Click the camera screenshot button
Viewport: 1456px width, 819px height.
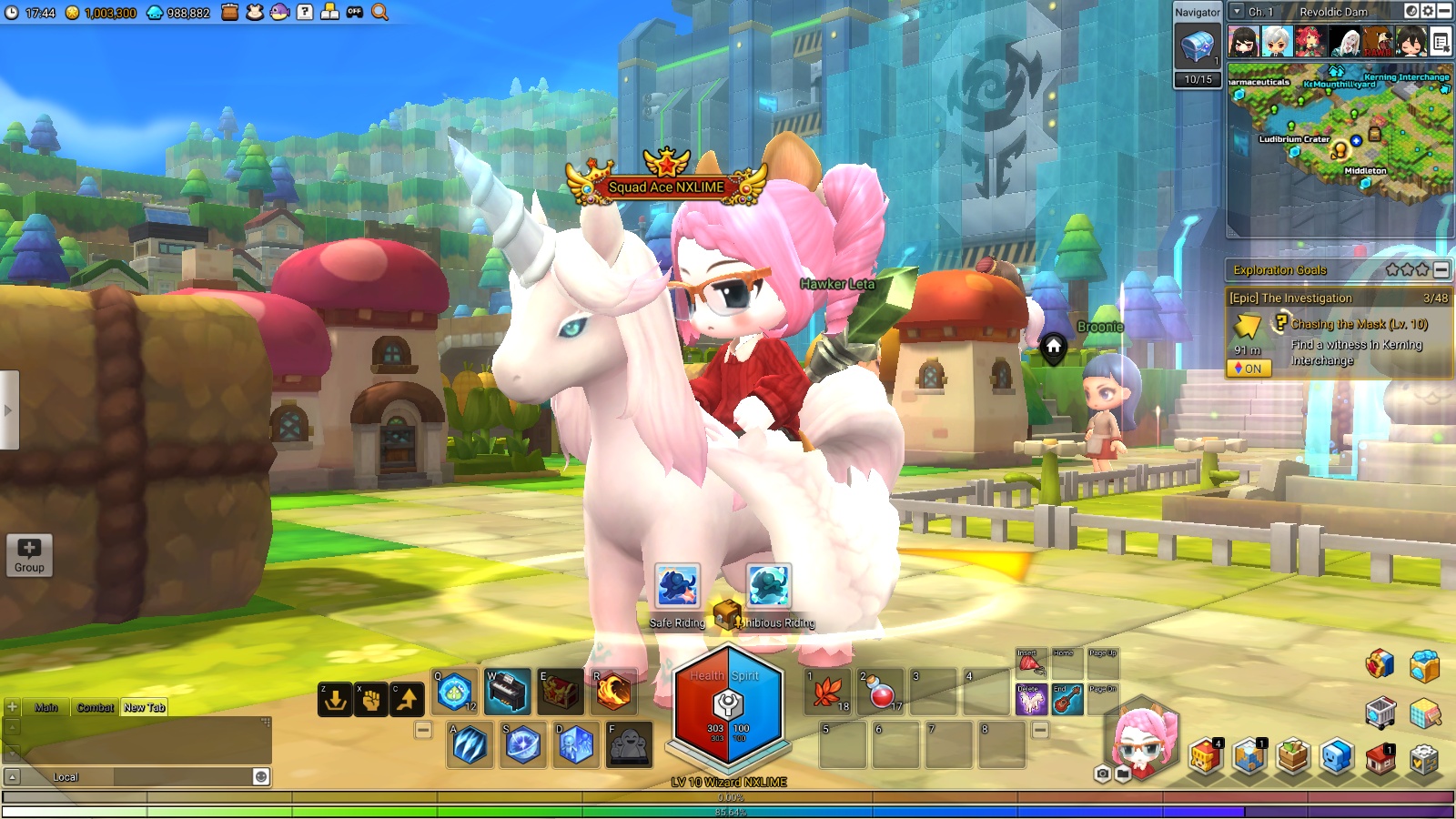pos(1103,773)
